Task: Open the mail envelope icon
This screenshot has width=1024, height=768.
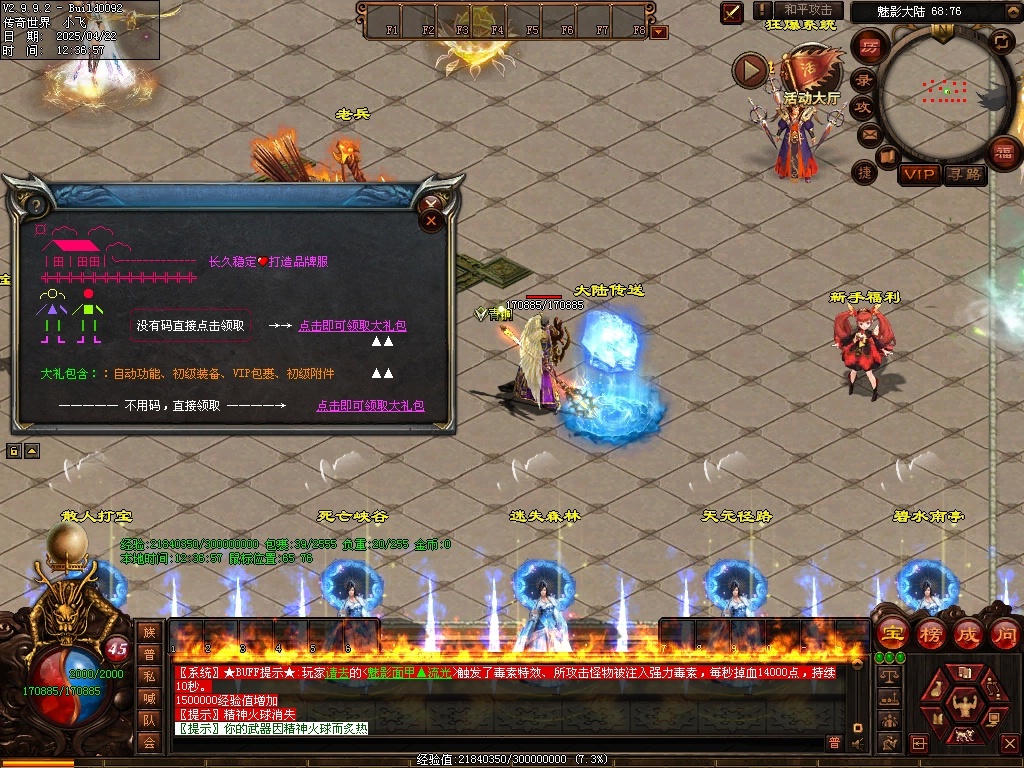Action: click(x=867, y=134)
